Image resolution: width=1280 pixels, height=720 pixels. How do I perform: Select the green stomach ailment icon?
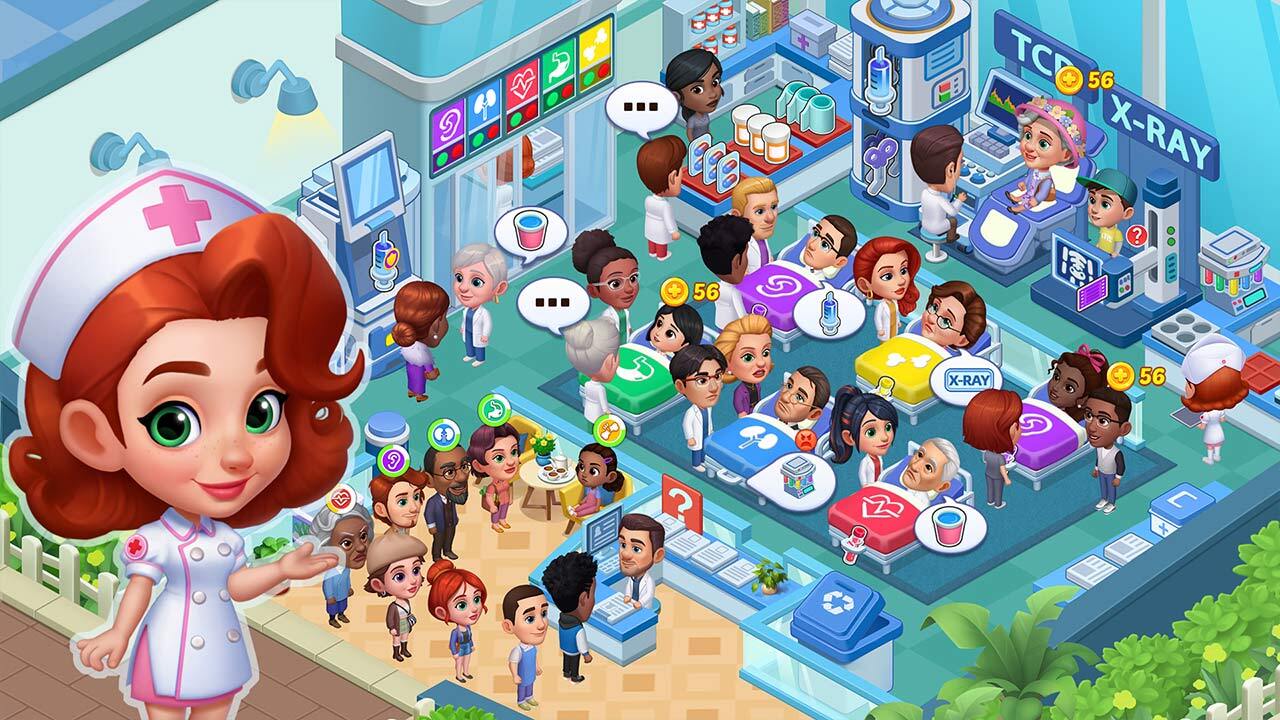point(493,407)
